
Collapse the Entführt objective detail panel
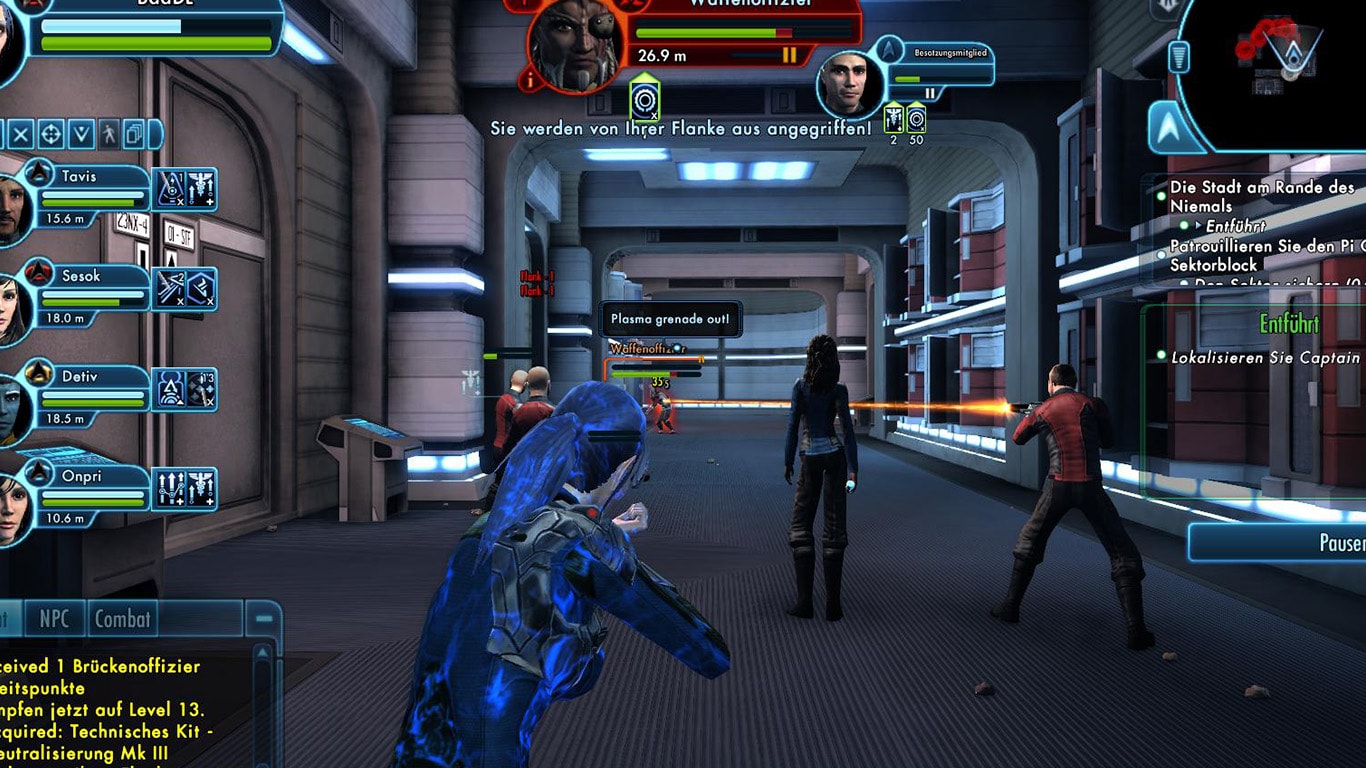1291,325
